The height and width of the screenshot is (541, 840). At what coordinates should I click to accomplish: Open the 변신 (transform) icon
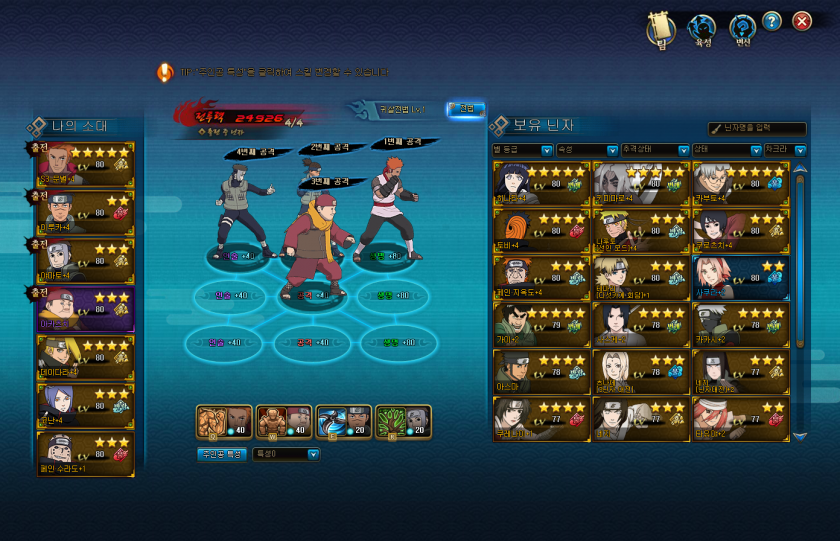(x=742, y=29)
